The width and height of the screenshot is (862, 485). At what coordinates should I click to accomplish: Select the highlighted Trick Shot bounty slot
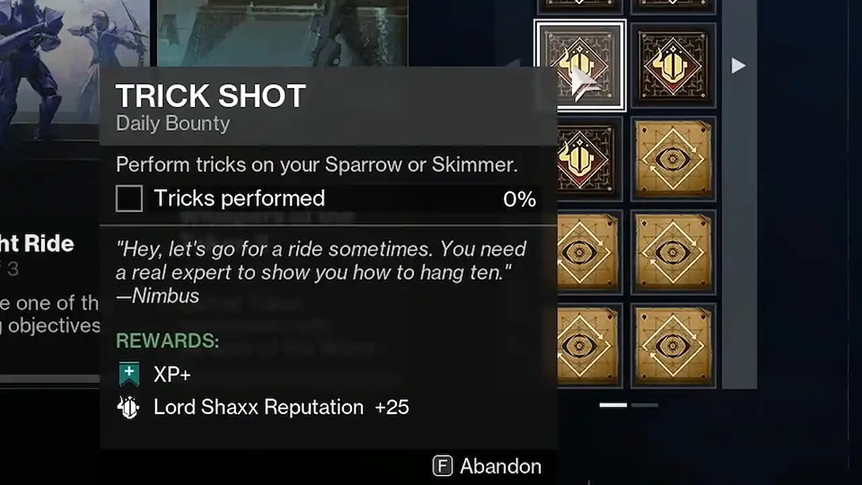tap(581, 66)
